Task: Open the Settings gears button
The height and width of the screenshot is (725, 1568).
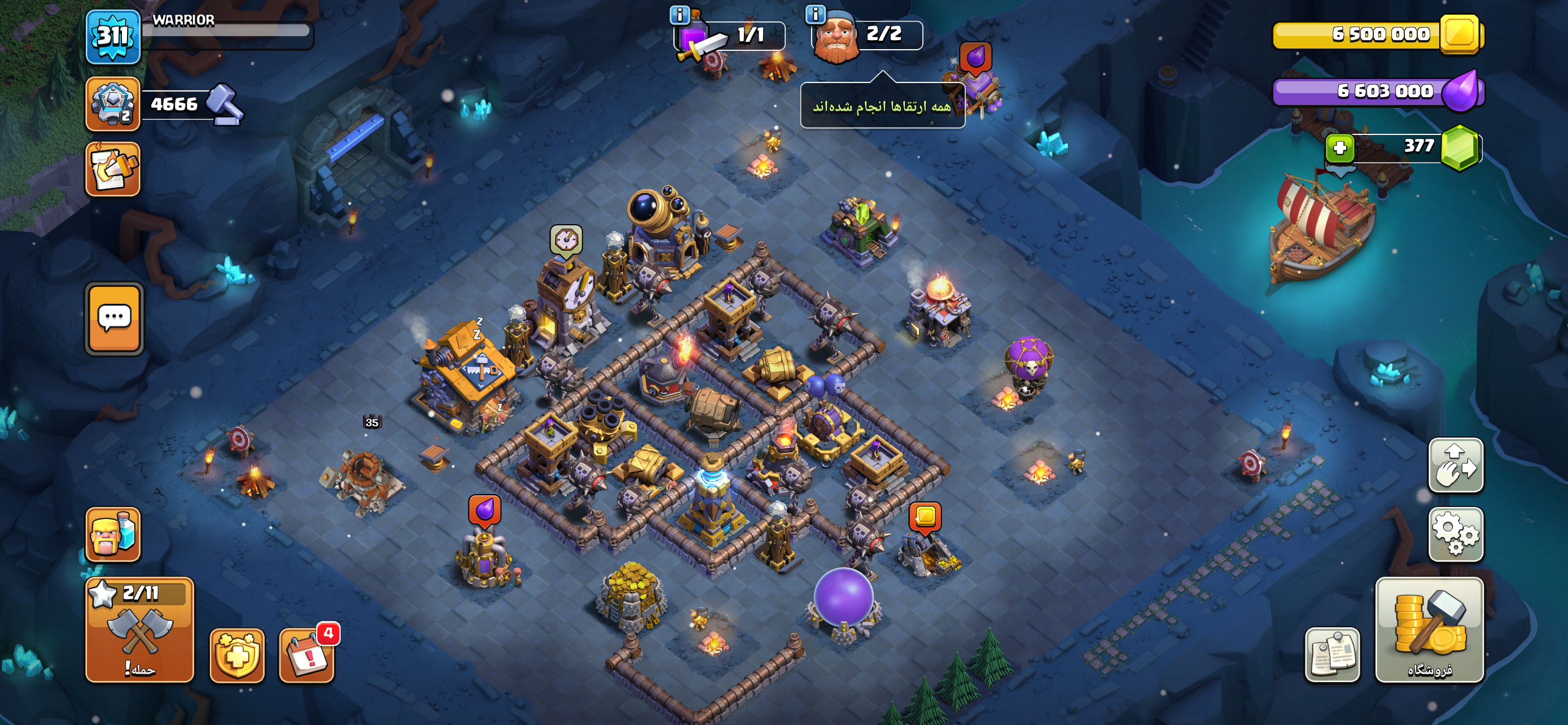Action: click(1455, 534)
